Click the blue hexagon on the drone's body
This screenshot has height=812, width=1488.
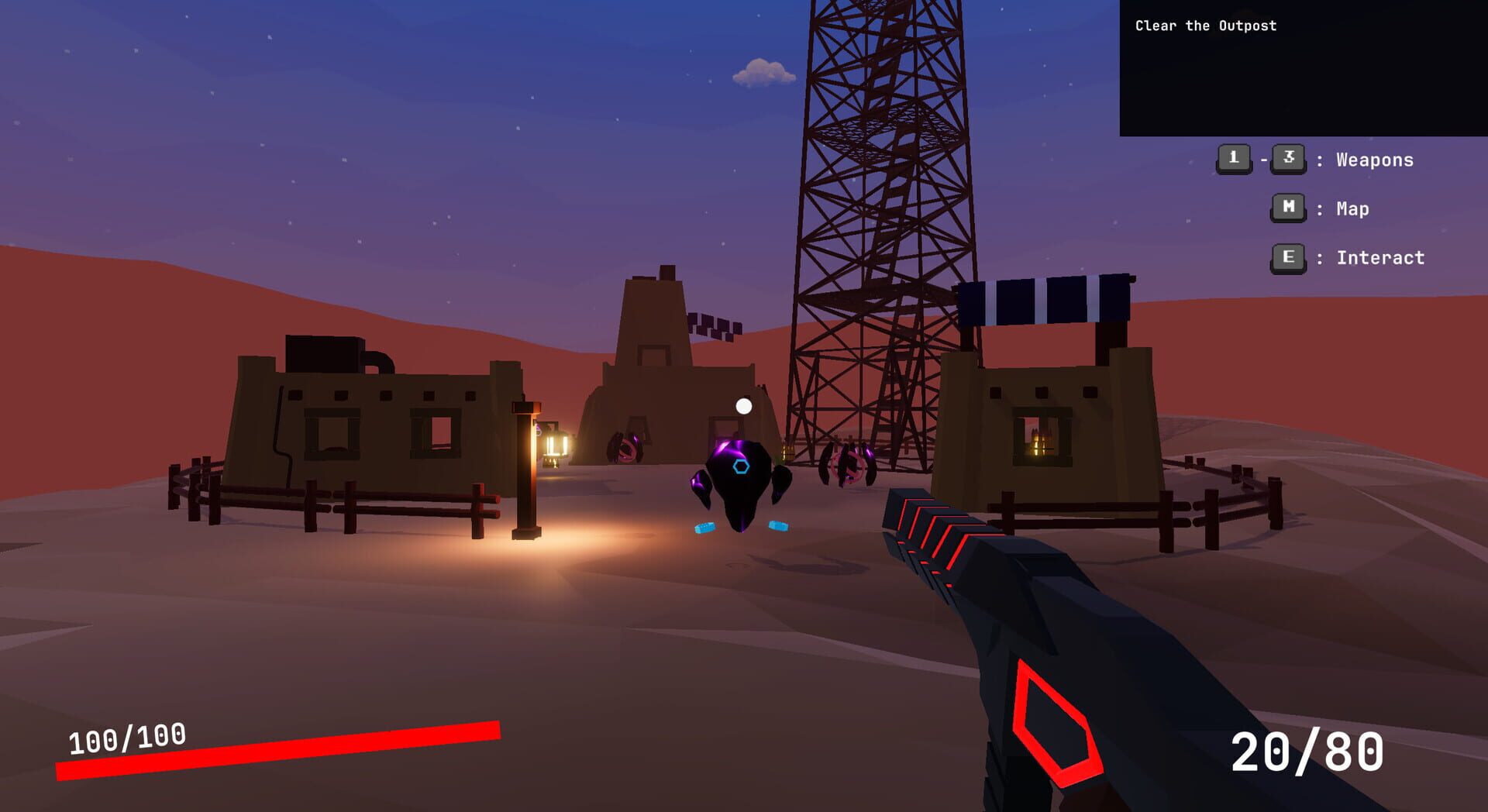click(x=742, y=465)
